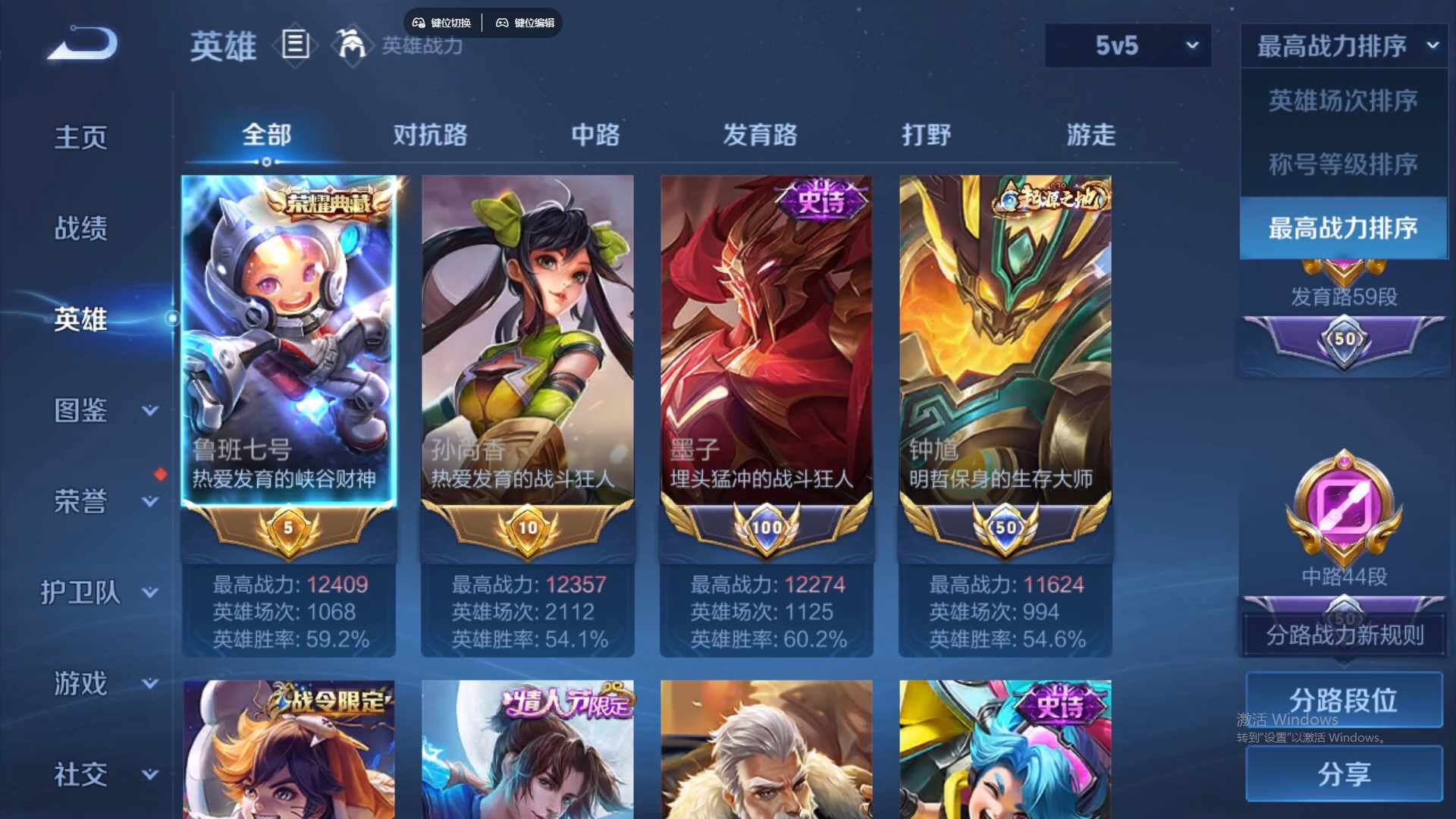Viewport: 1456px width, 819px height.
Task: Select 称号等级排序 sorting option
Action: pos(1342,165)
